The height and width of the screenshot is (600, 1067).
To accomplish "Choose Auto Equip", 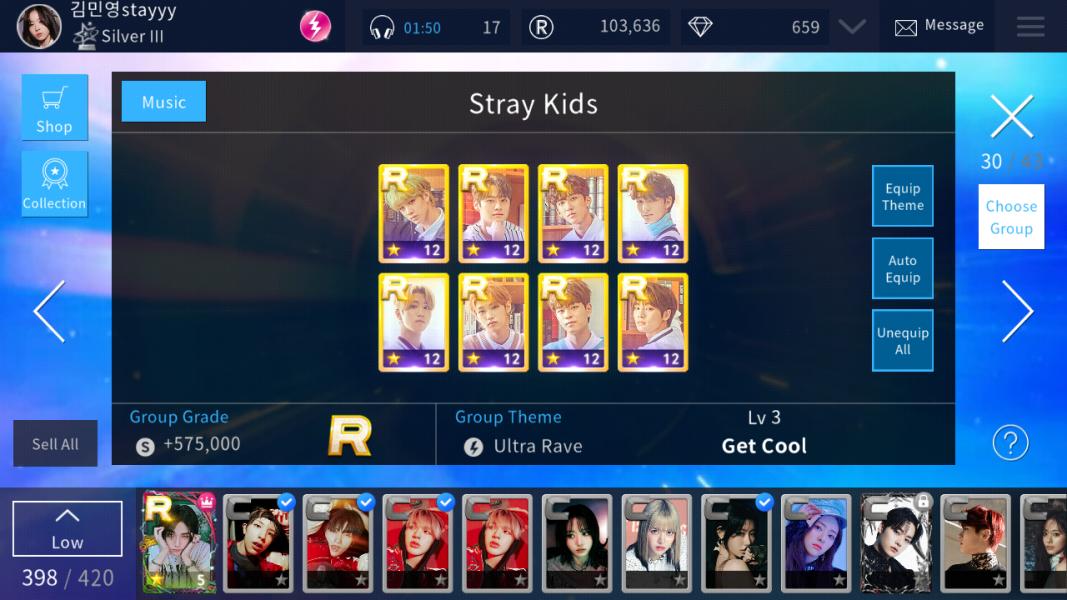I will [x=902, y=269].
